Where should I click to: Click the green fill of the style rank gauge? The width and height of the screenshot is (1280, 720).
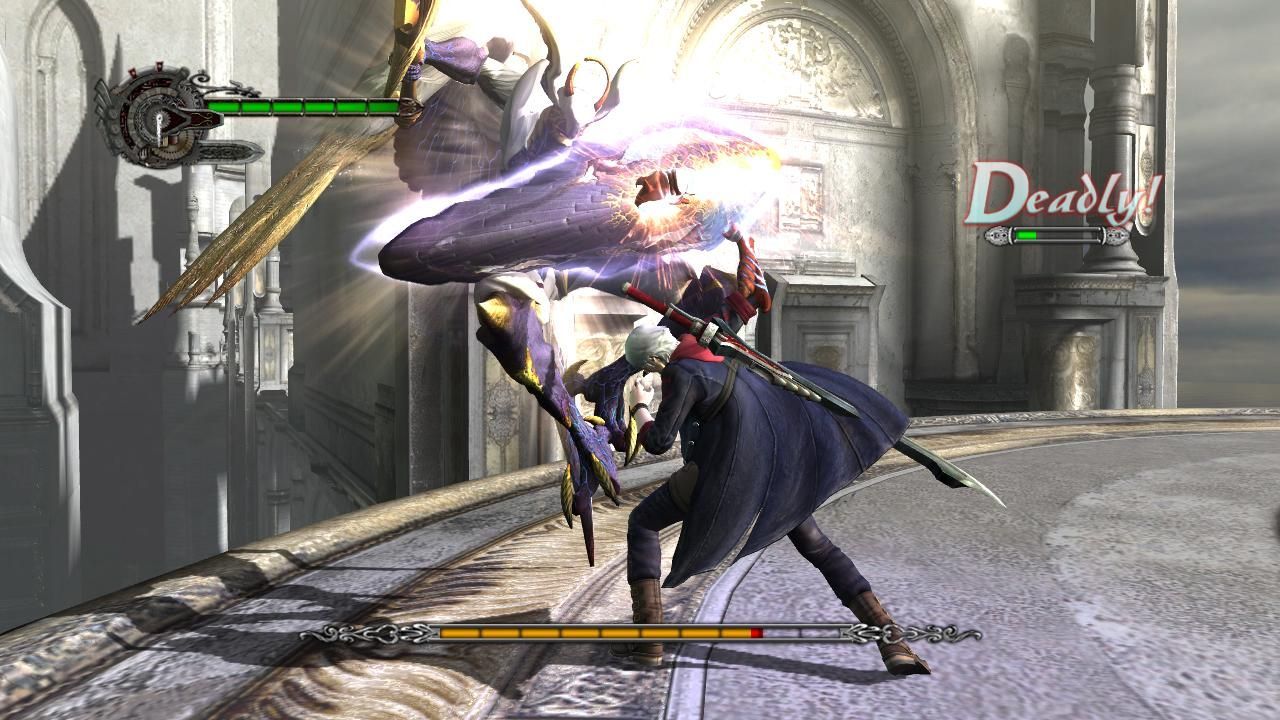[x=1025, y=235]
